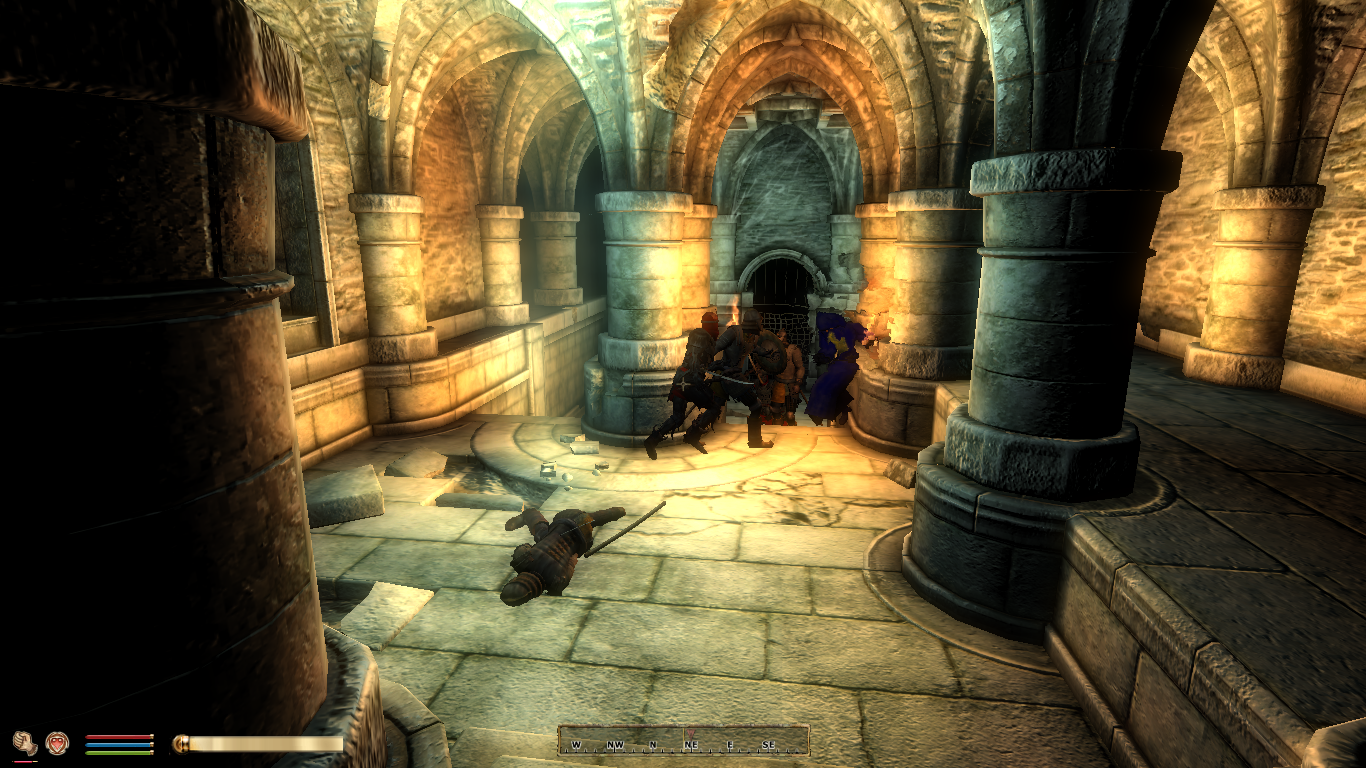Select the heart spell icon
This screenshot has height=768, width=1366.
point(57,743)
